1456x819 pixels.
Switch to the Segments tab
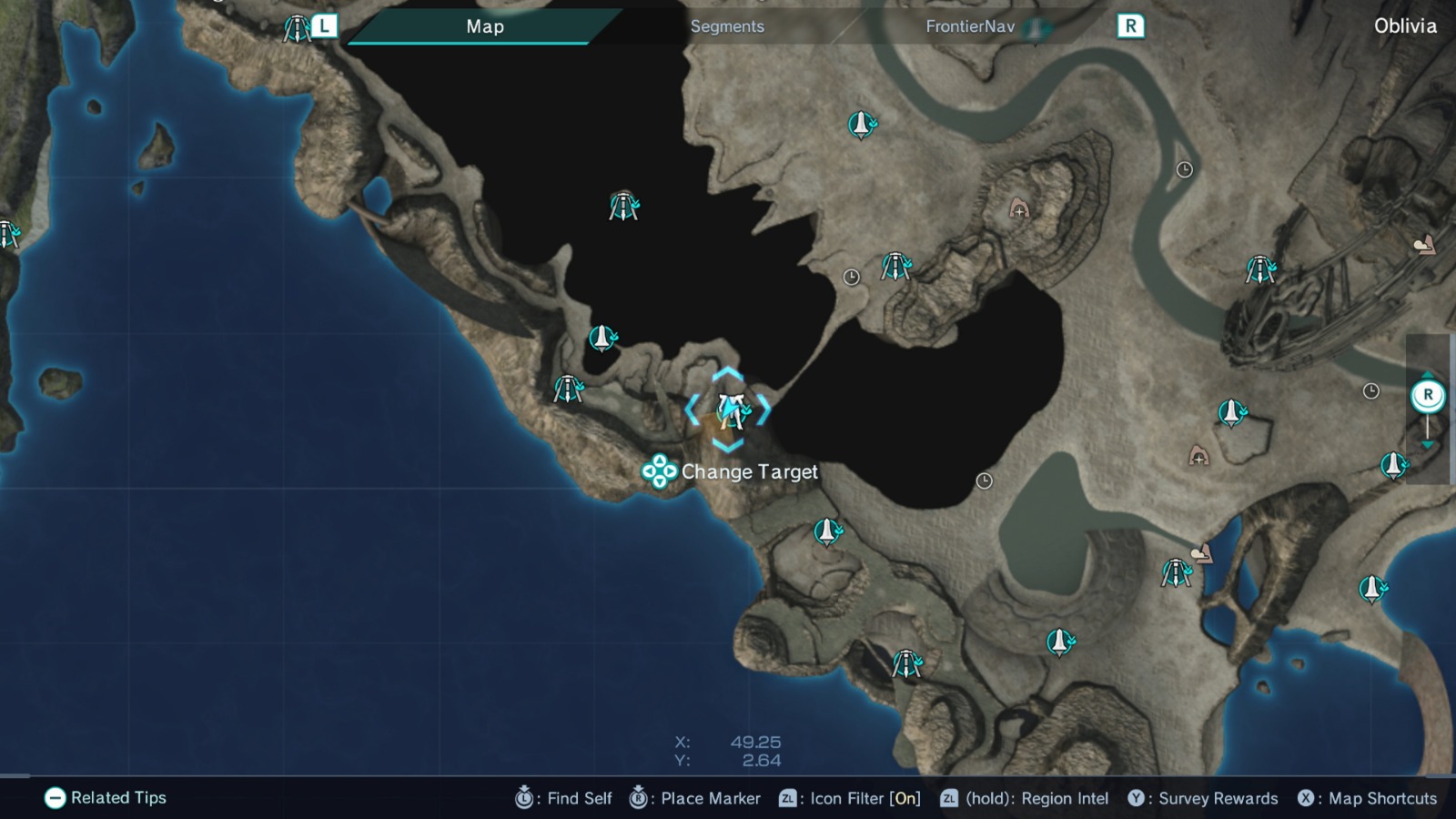pyautogui.click(x=727, y=26)
